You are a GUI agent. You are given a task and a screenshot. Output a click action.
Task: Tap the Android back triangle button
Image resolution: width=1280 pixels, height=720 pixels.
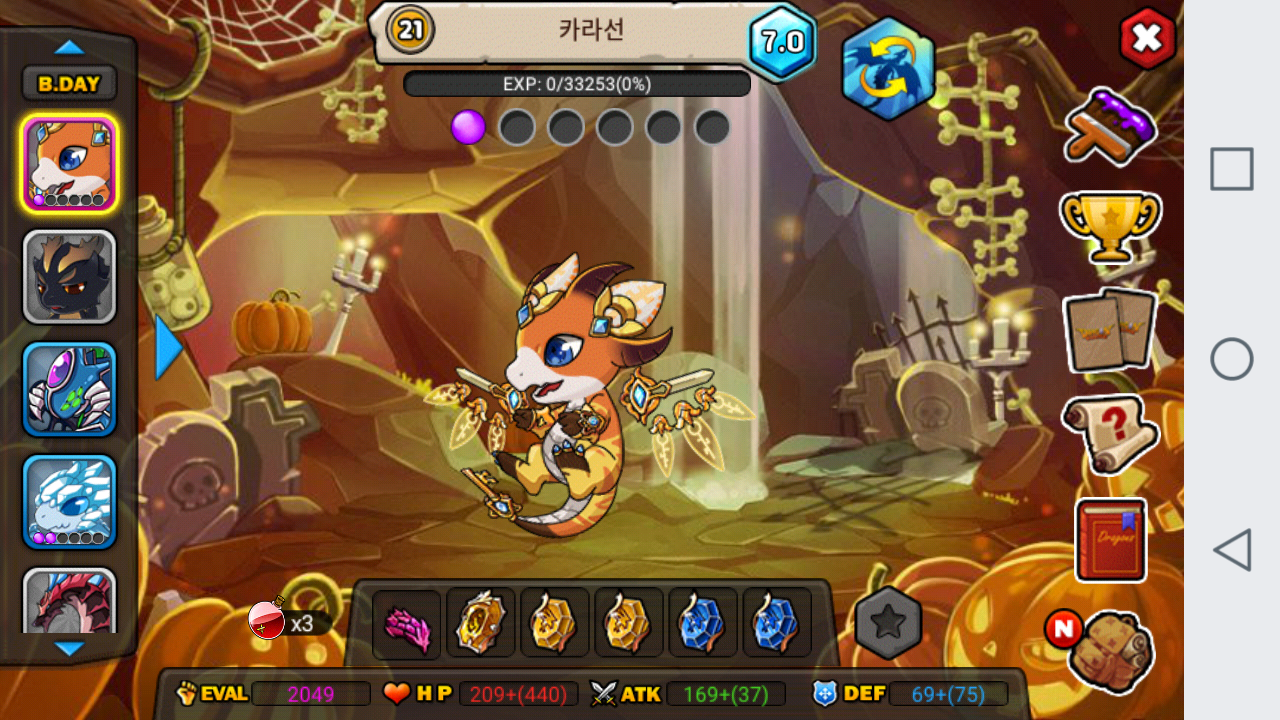[x=1232, y=550]
